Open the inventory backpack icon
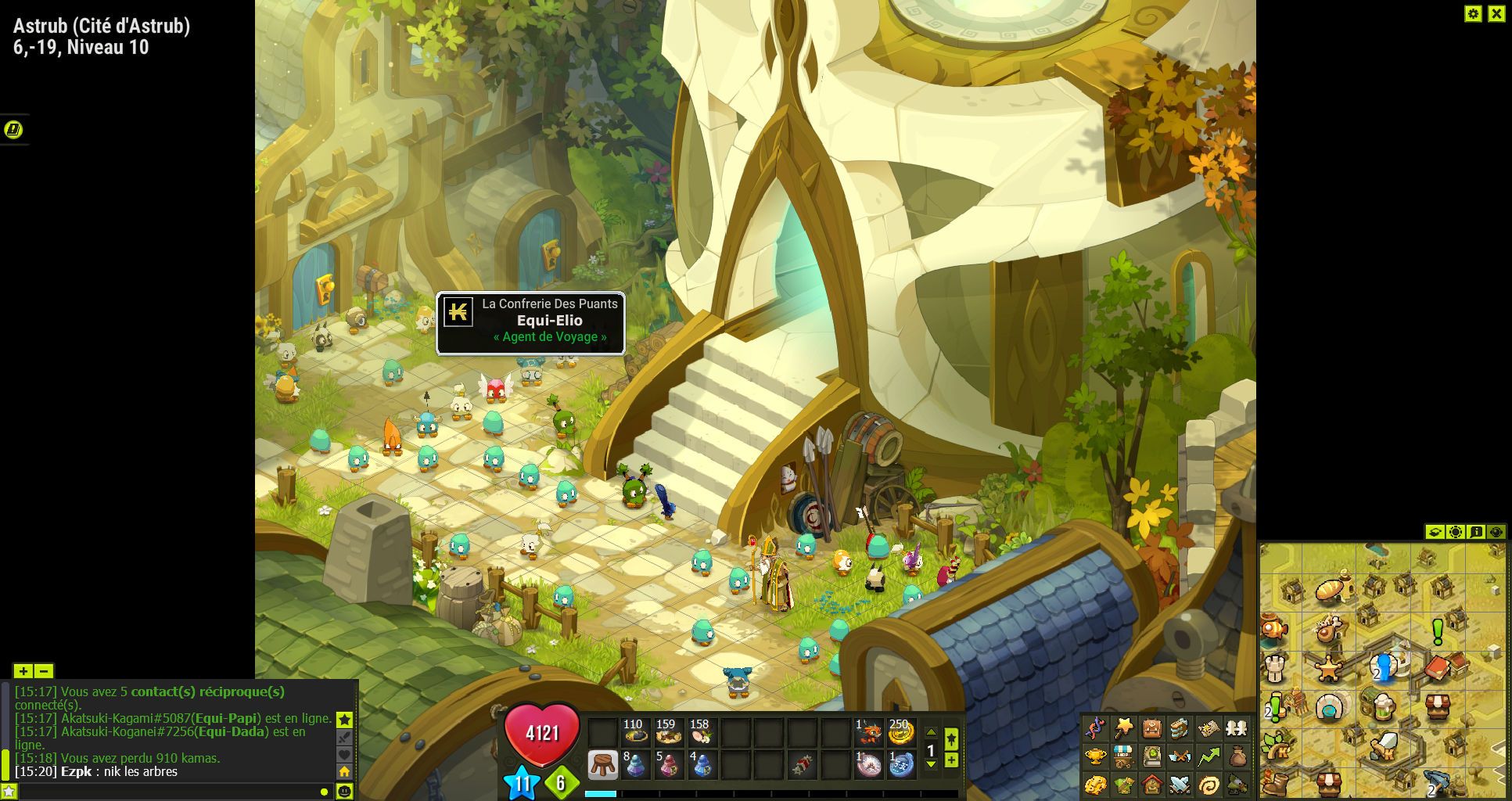Viewport: 1512px width, 801px height. click(x=1151, y=729)
